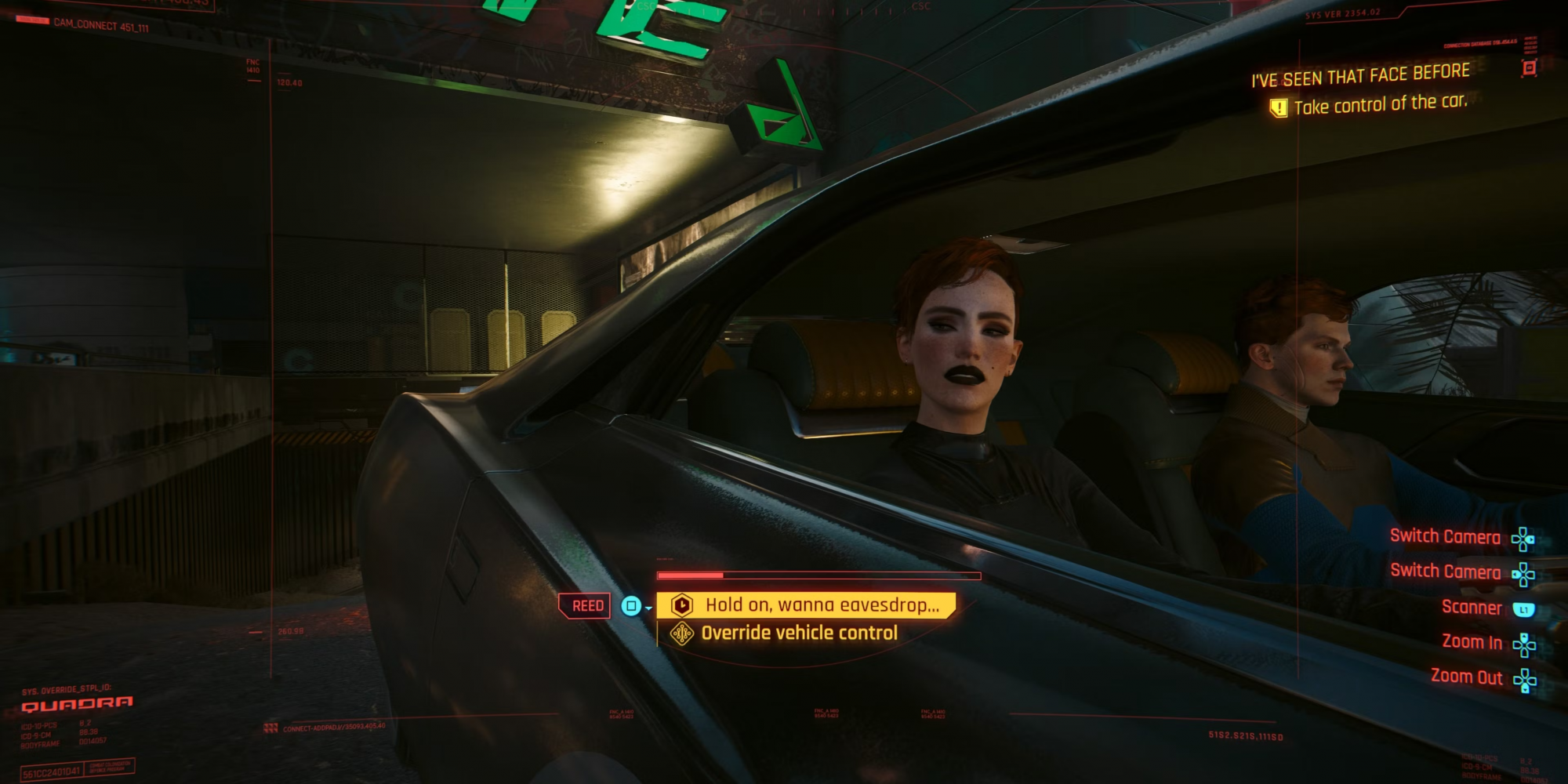
Task: Click the "Take control of the car" objective
Action: tap(1379, 104)
